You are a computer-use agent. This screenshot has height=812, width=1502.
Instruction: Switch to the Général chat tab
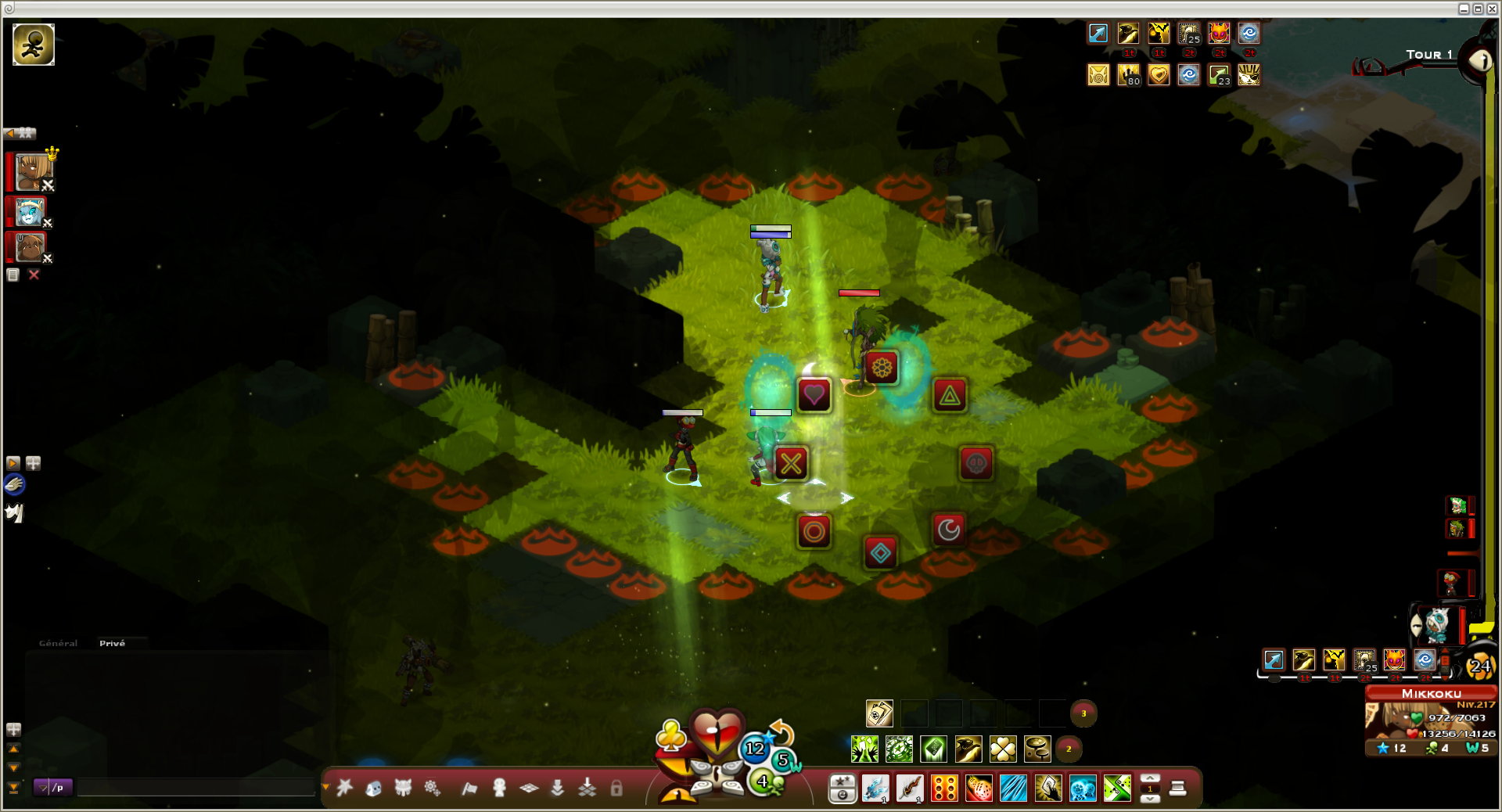[58, 643]
